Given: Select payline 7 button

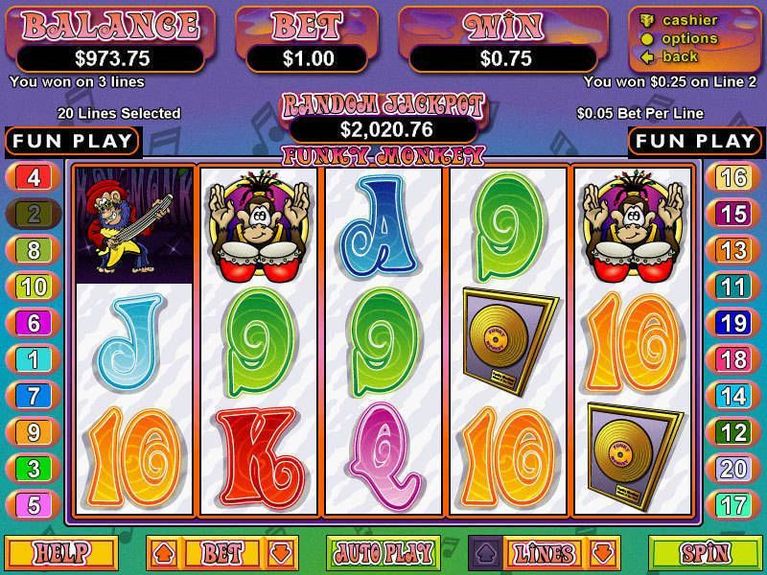Looking at the screenshot, I should [33, 396].
